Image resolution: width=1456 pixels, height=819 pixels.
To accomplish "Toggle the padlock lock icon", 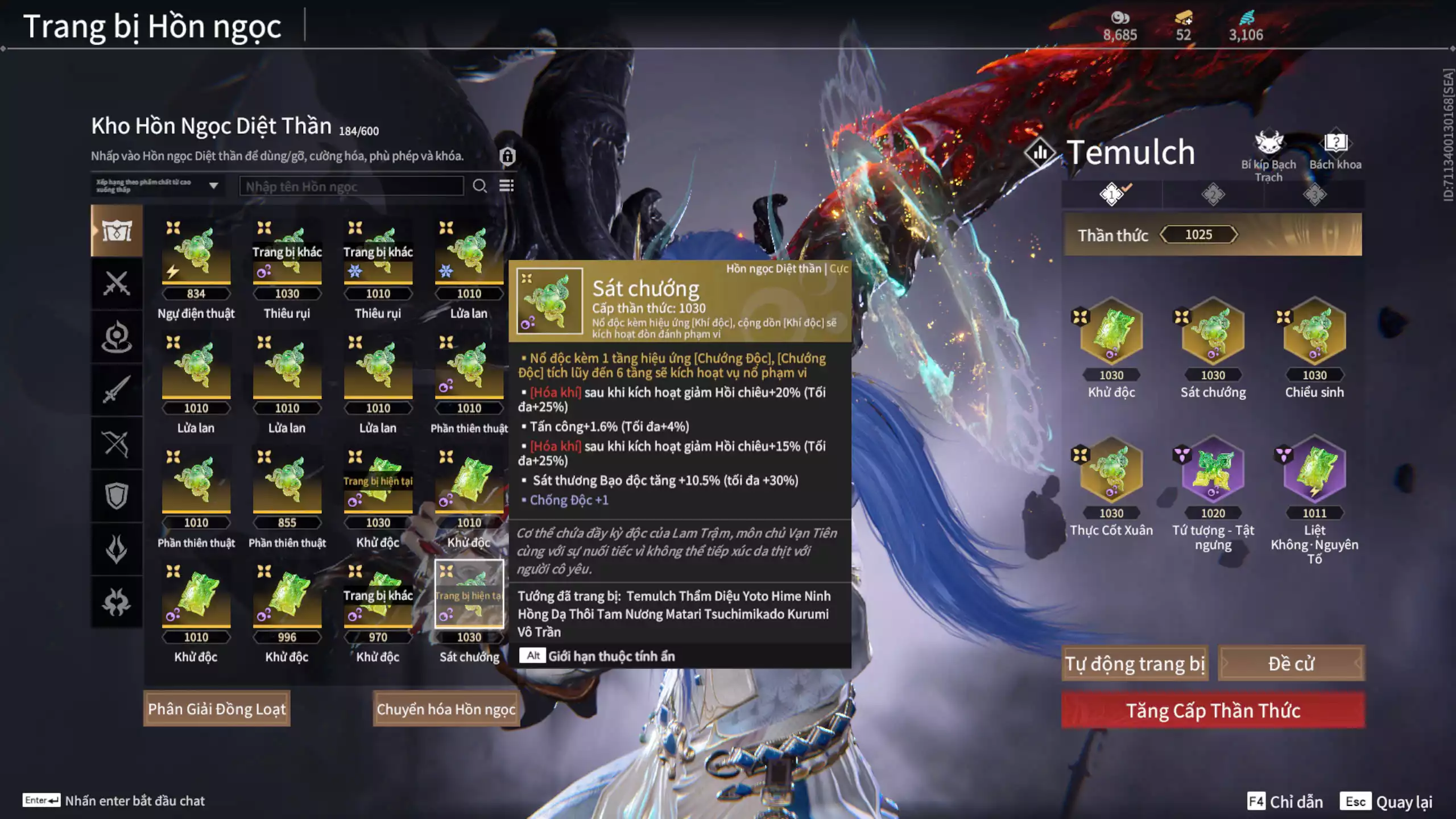I will tap(507, 156).
